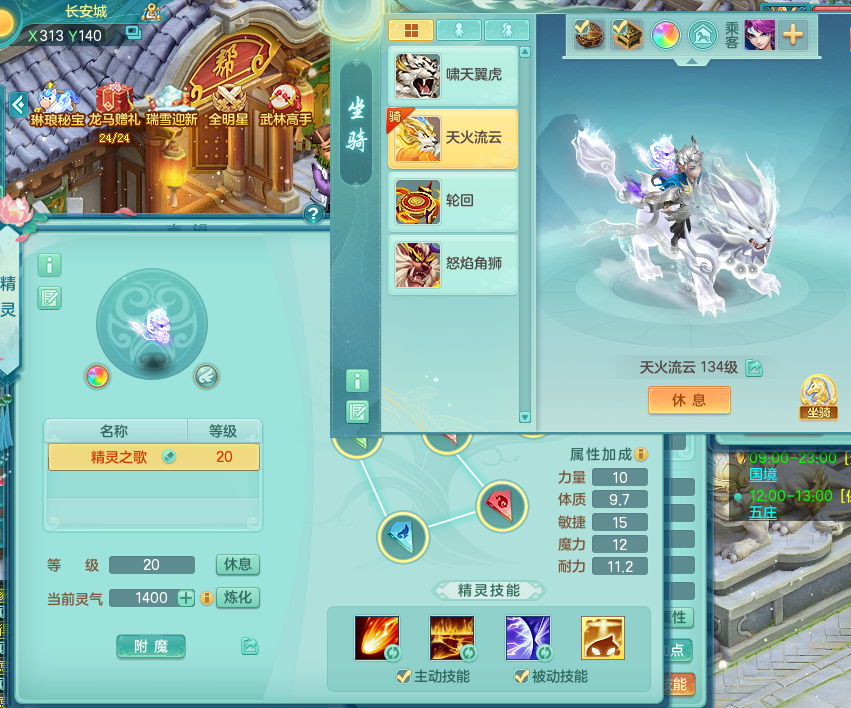
Task: Click the round question mark help button
Action: 314,213
